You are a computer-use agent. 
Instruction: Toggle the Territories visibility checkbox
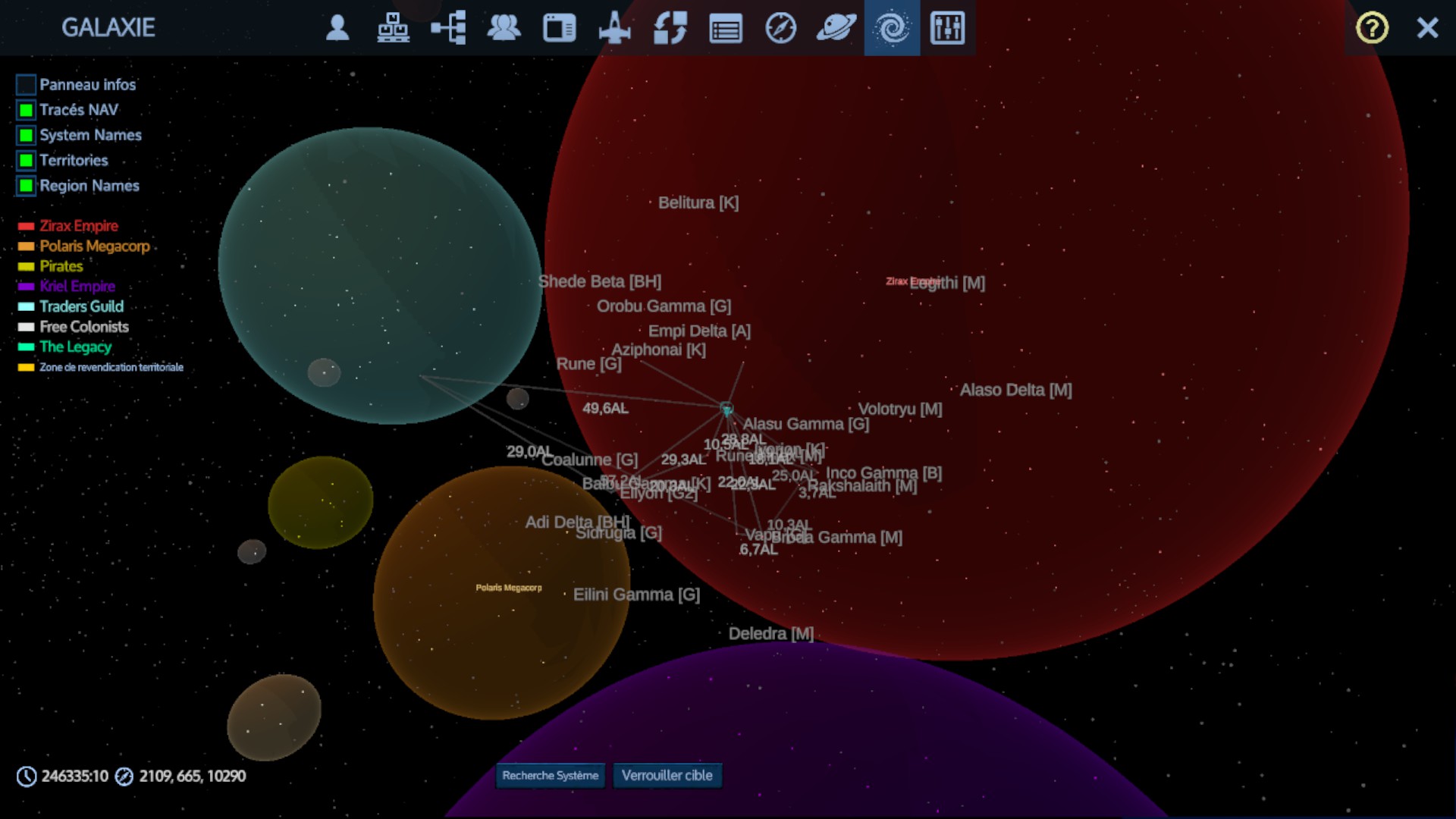(x=27, y=160)
